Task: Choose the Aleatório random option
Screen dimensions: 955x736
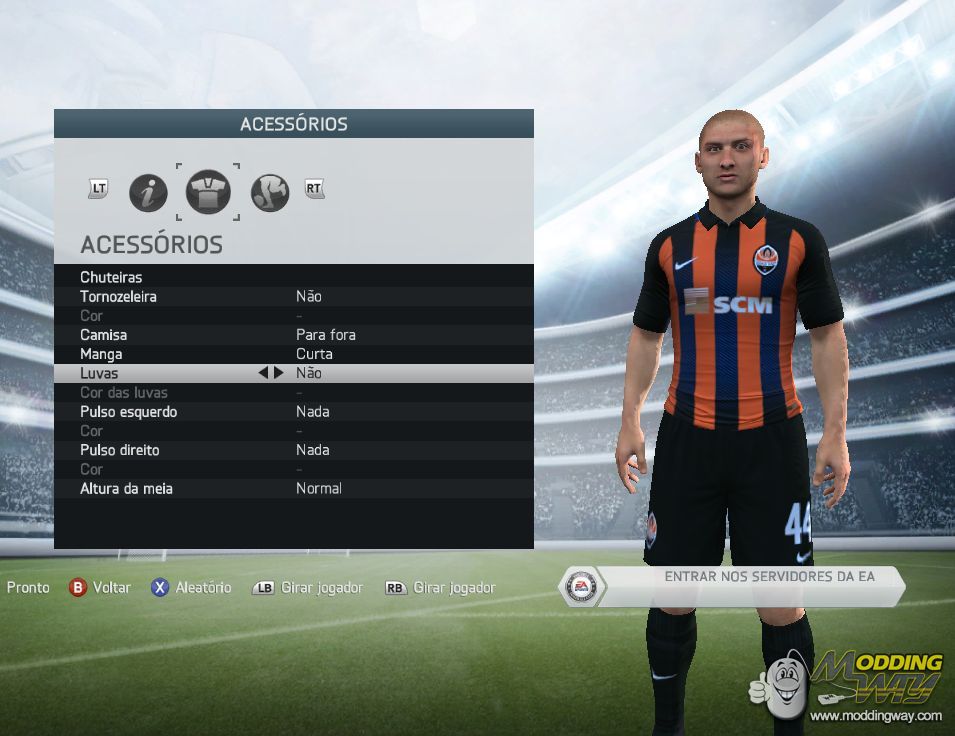Action: tap(191, 588)
